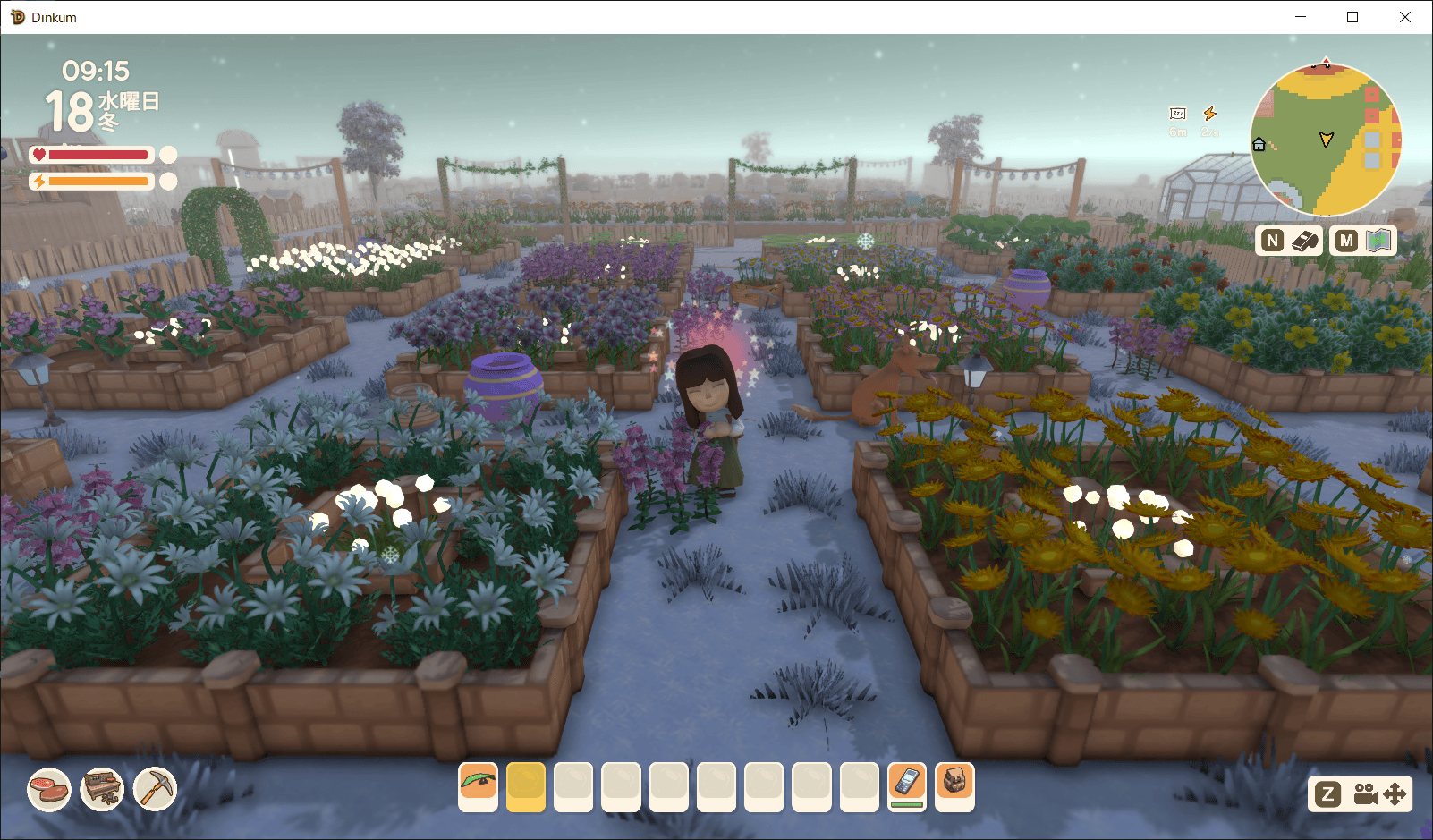Screen dimensions: 1433x840
Task: Click the circular minimap
Action: [1326, 140]
